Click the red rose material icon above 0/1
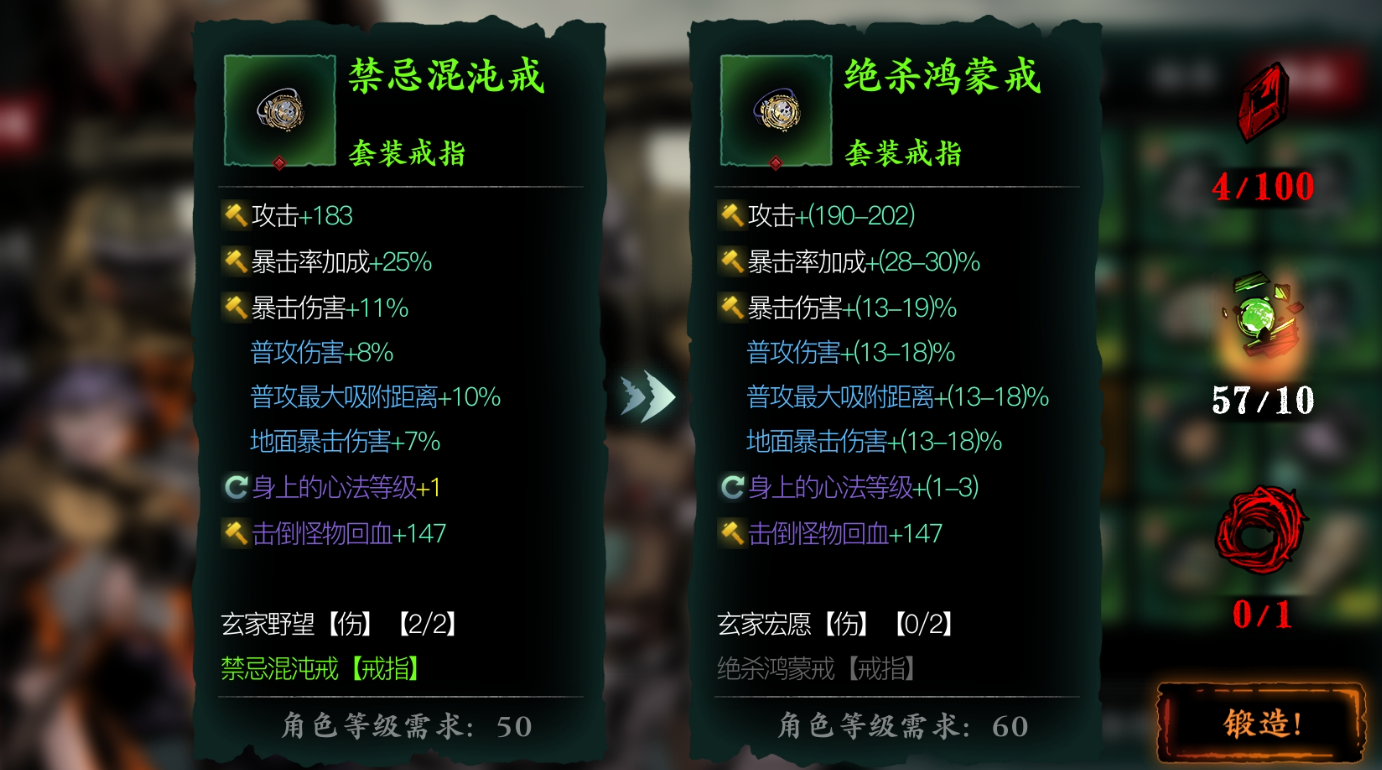1382x770 pixels. (1262, 530)
